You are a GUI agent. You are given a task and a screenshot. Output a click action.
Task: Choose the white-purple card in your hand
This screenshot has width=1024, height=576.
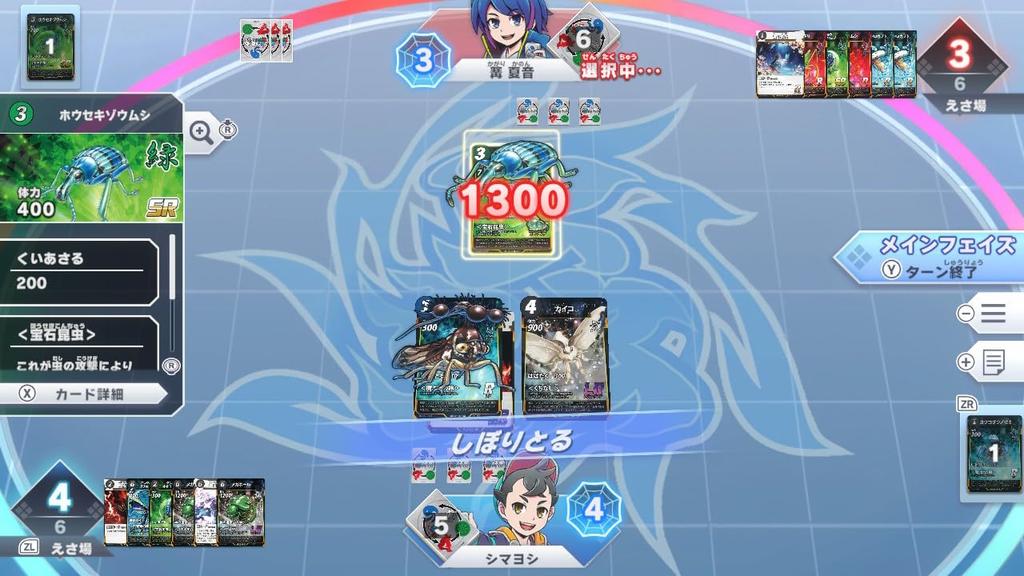(204, 511)
